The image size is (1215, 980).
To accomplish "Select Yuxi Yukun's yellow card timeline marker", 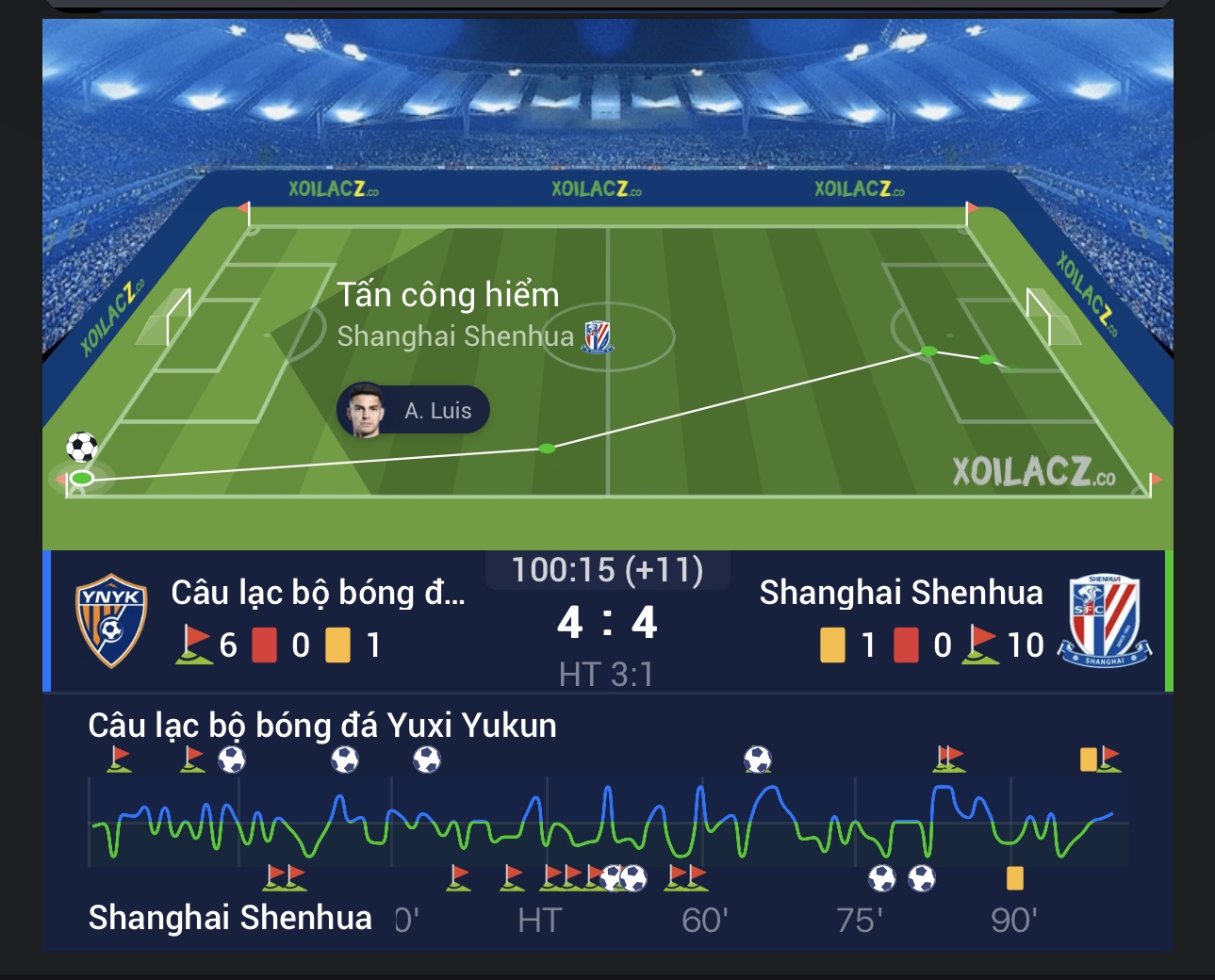I will click(1088, 759).
